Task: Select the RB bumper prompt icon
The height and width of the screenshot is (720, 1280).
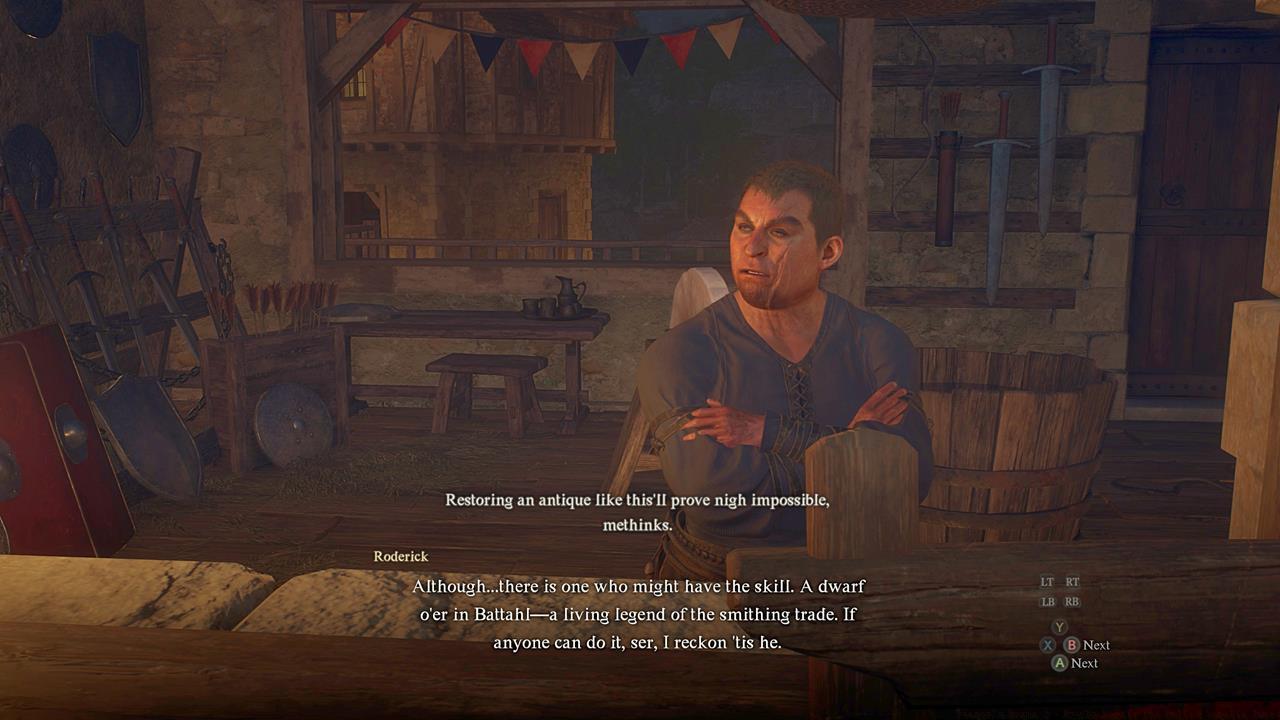Action: click(1072, 601)
